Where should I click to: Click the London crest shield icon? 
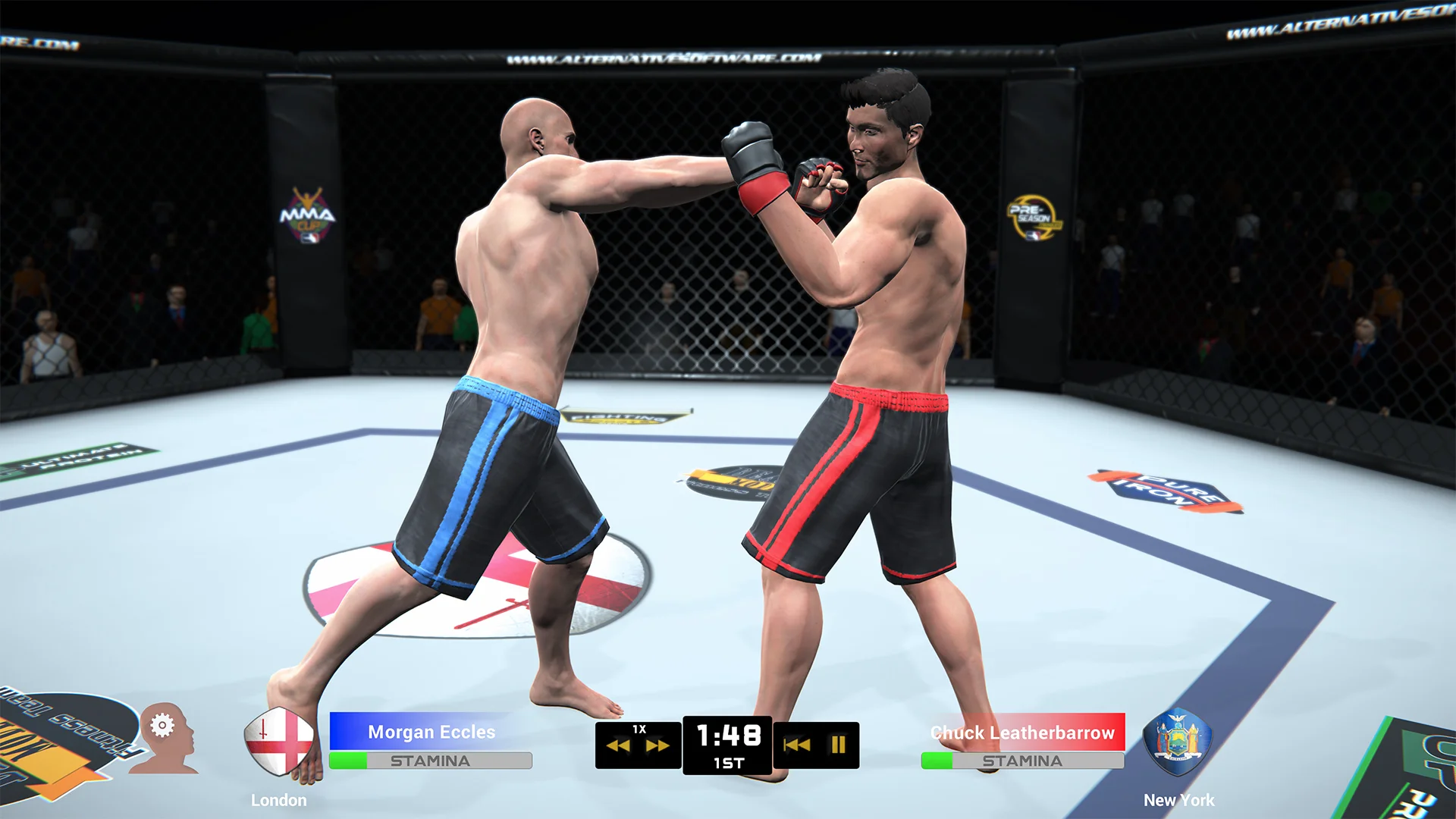click(280, 739)
